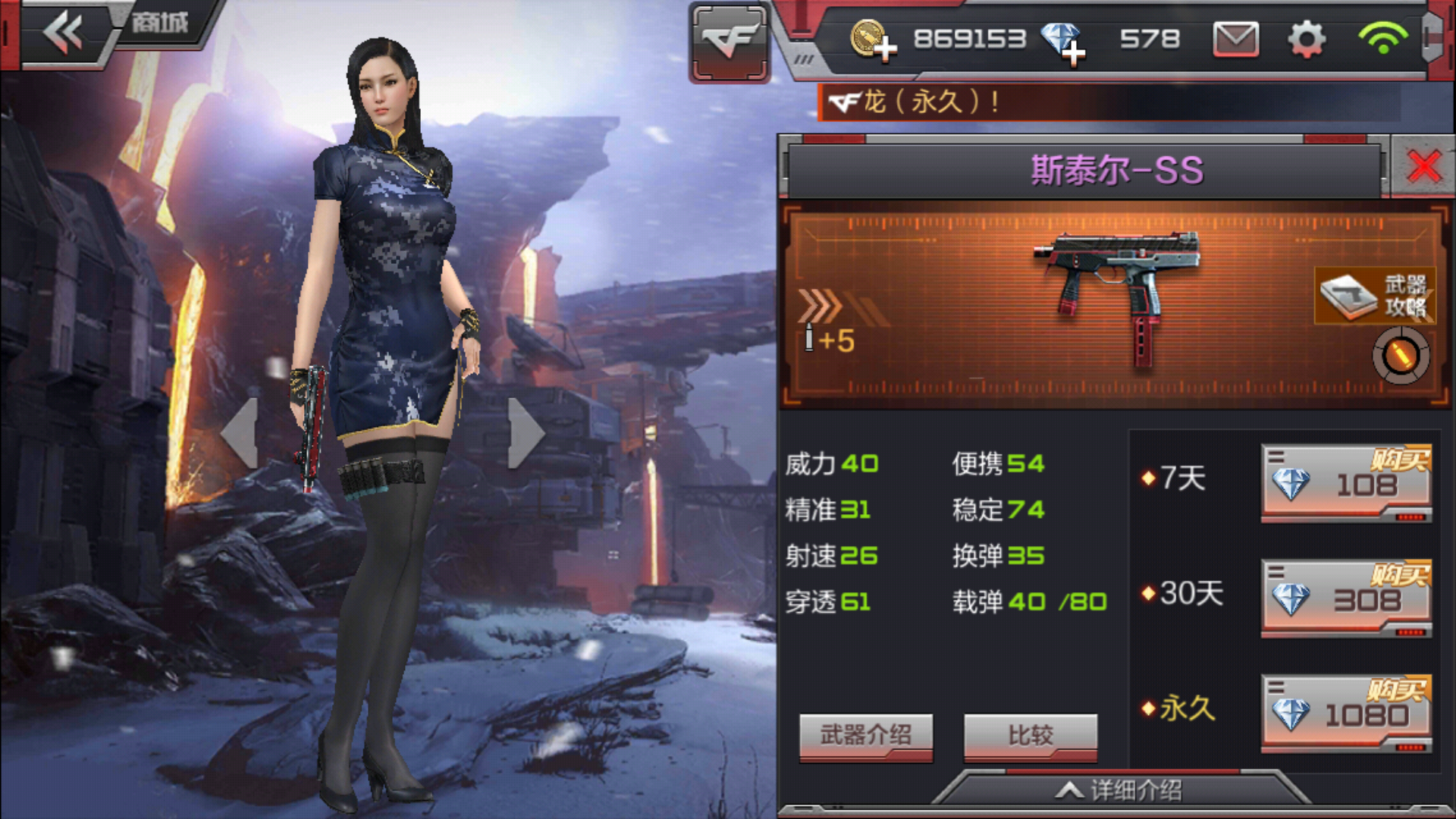Close the 斯泰尔-SS weapon panel
This screenshot has width=1456, height=819.
(x=1423, y=167)
